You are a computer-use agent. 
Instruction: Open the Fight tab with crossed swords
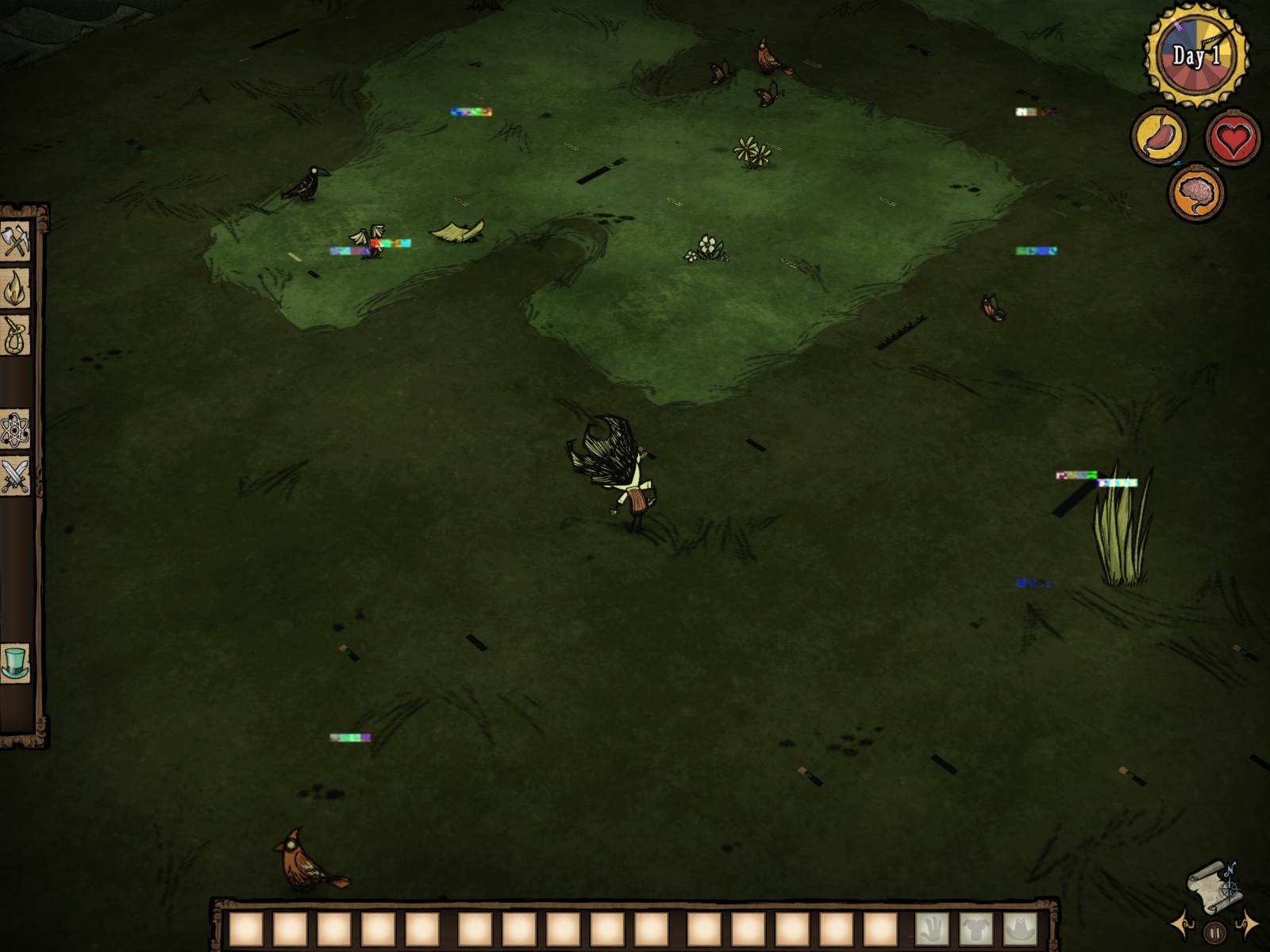[15, 477]
